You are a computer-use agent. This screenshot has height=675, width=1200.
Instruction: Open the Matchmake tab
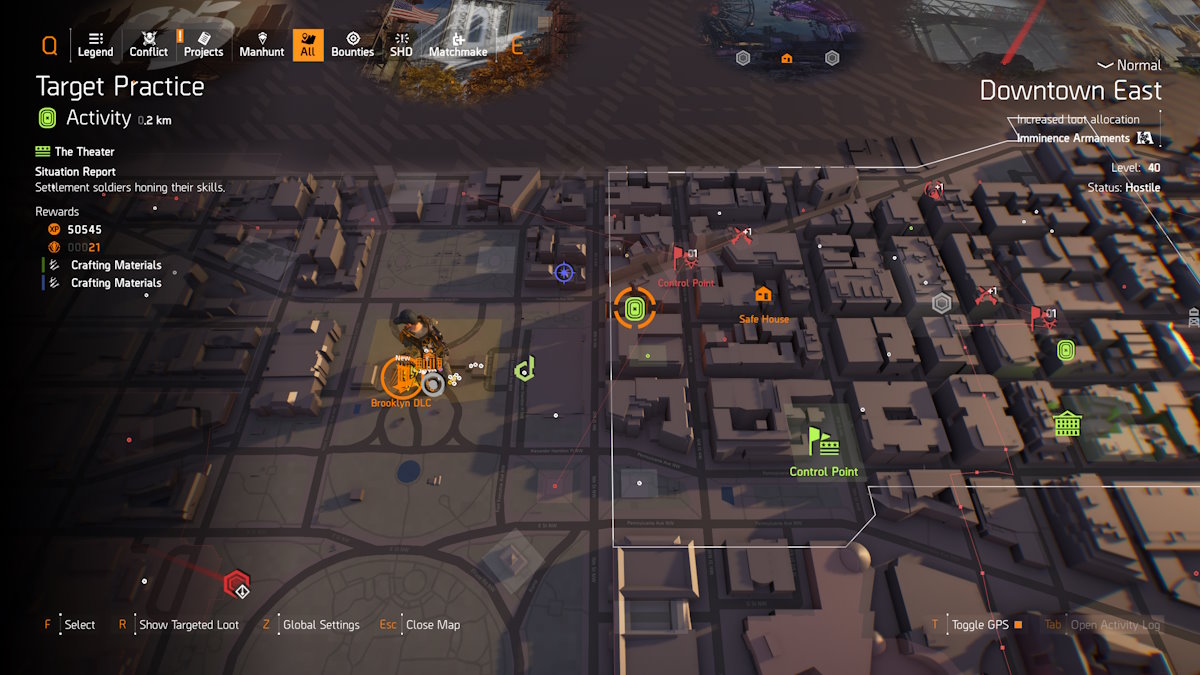(x=457, y=44)
